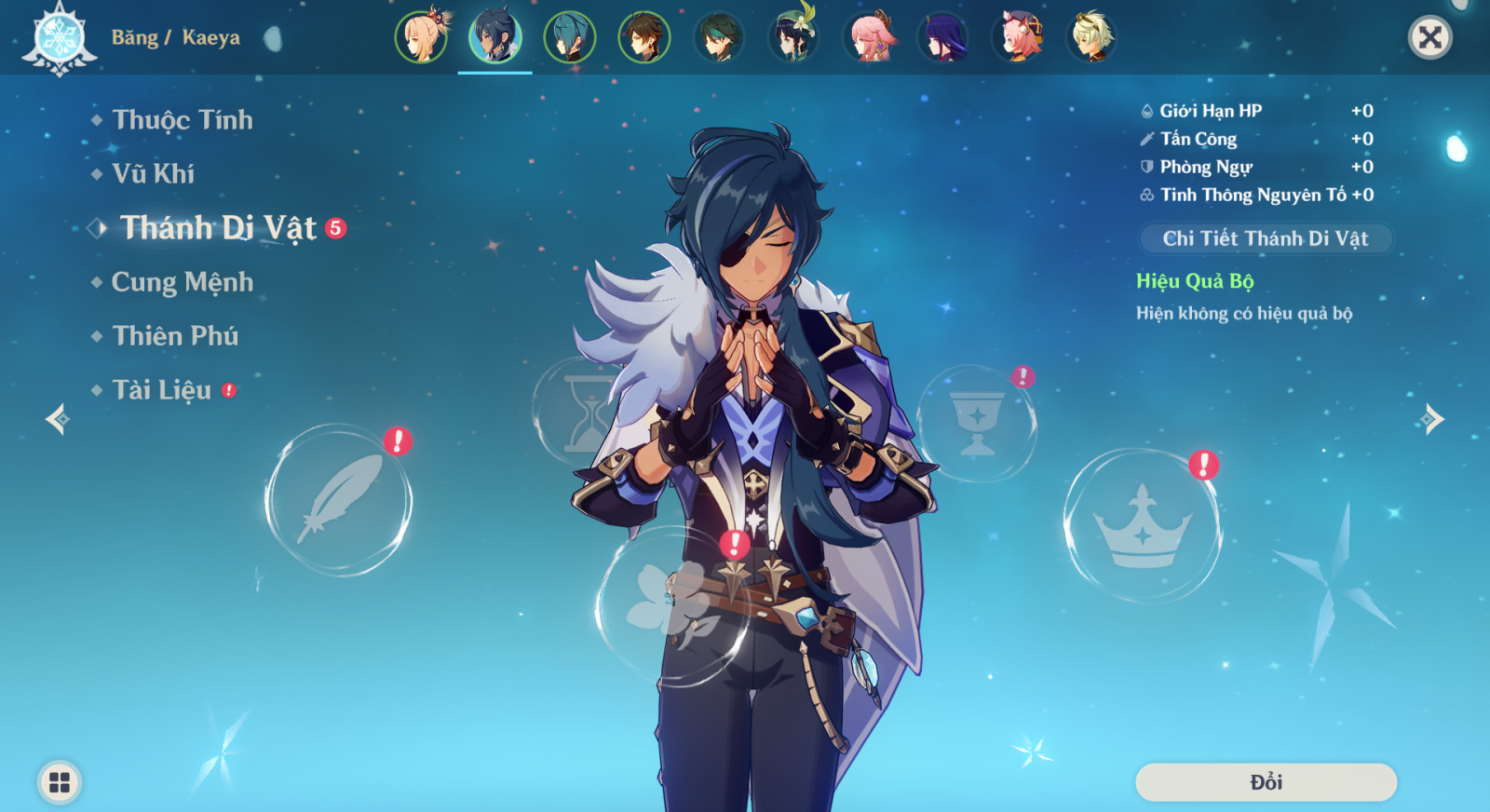Choose the Raiden Shogun purple-haired portrait
The image size is (1490, 812).
click(x=942, y=37)
